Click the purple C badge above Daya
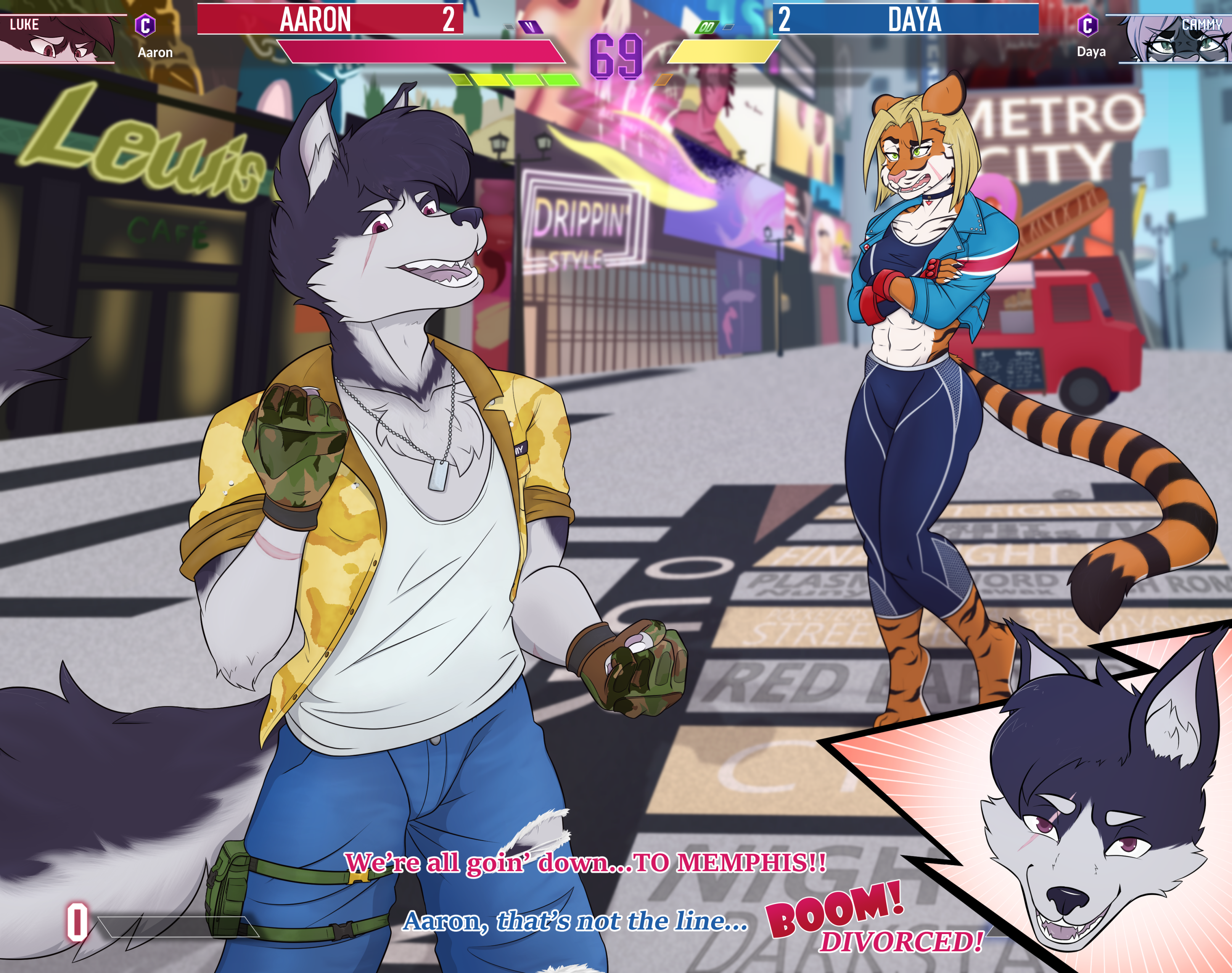Viewport: 1232px width, 973px height. (1087, 26)
